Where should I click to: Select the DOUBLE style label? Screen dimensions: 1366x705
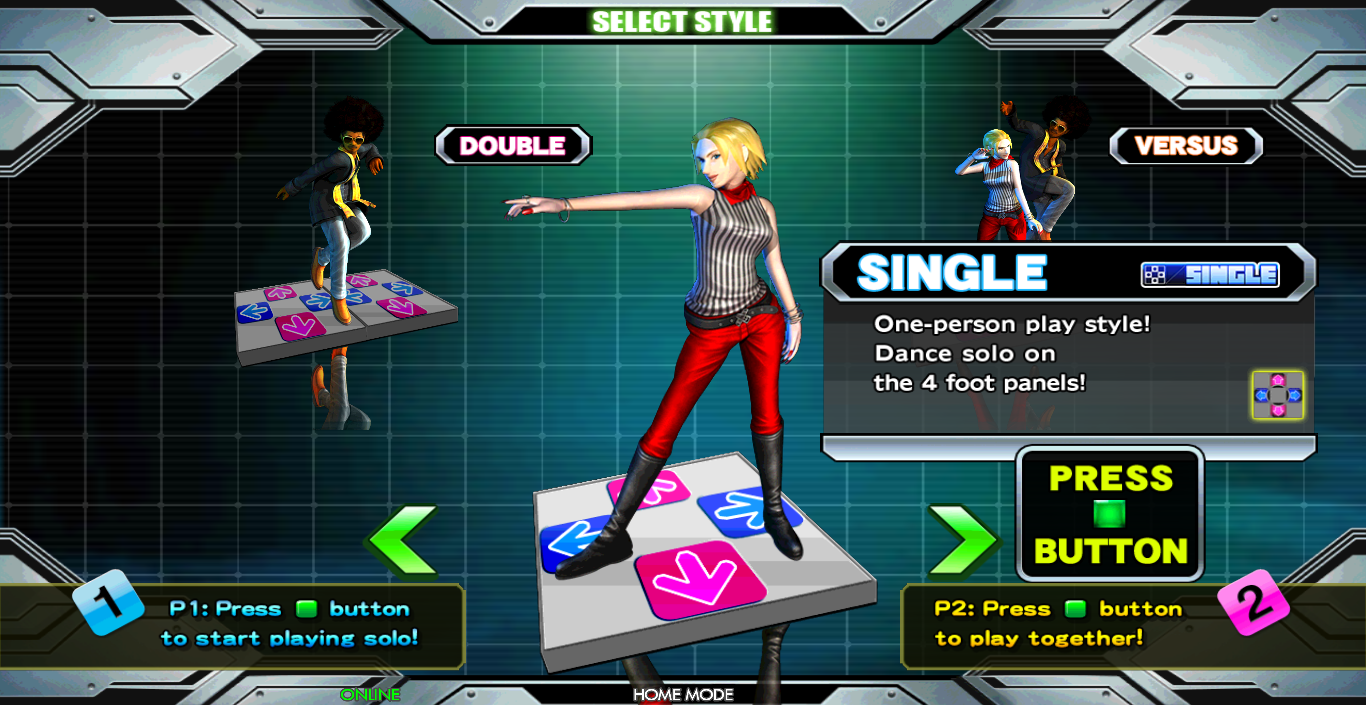[513, 146]
